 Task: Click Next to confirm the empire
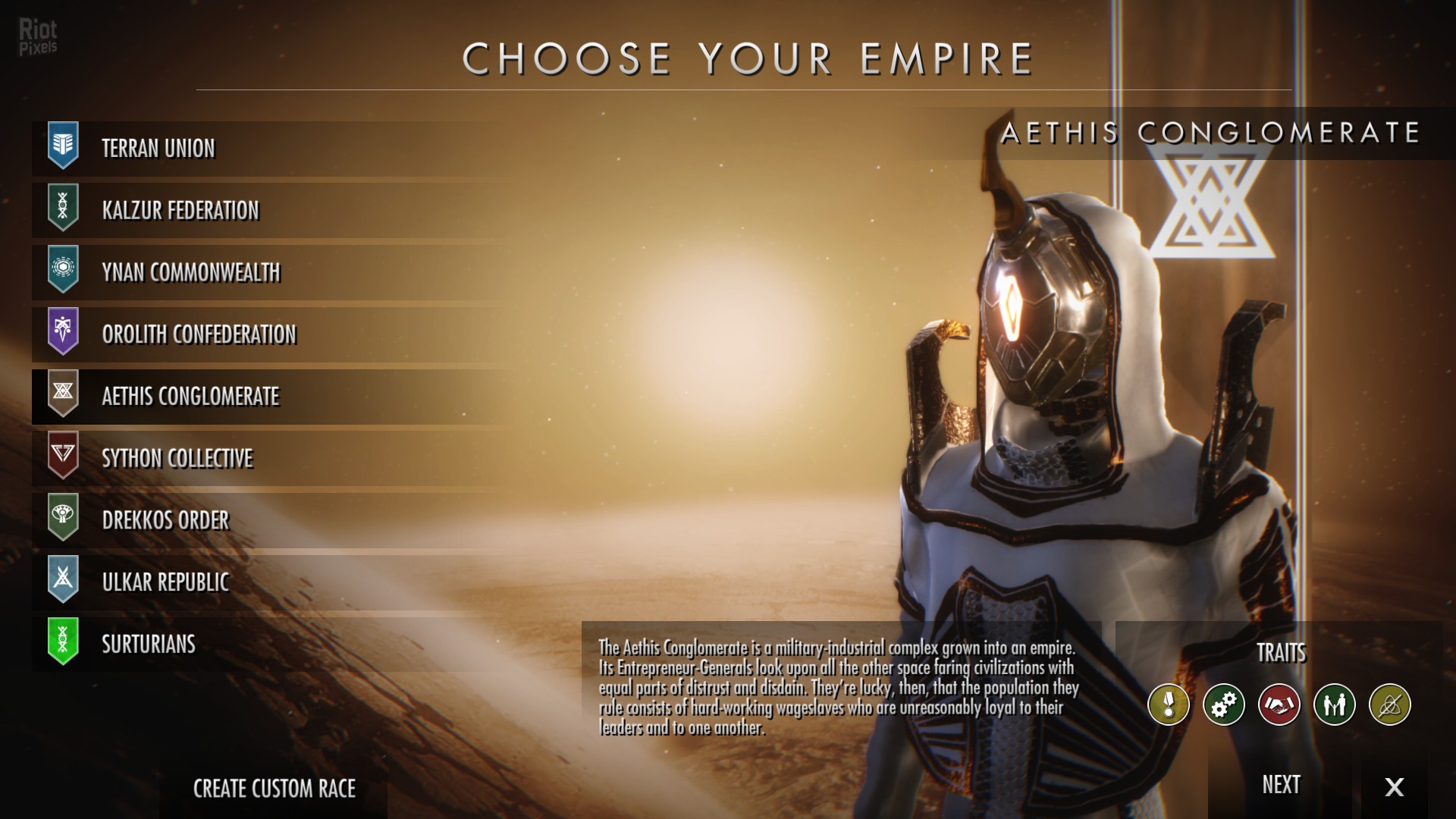1281,785
